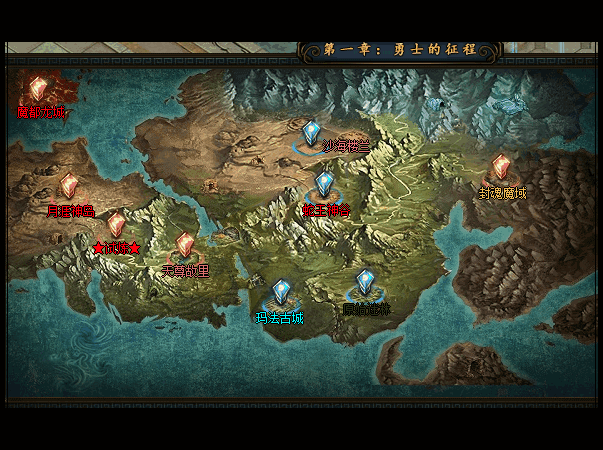Enter the ★试炼★ trial marker
603x450 pixels.
(117, 226)
